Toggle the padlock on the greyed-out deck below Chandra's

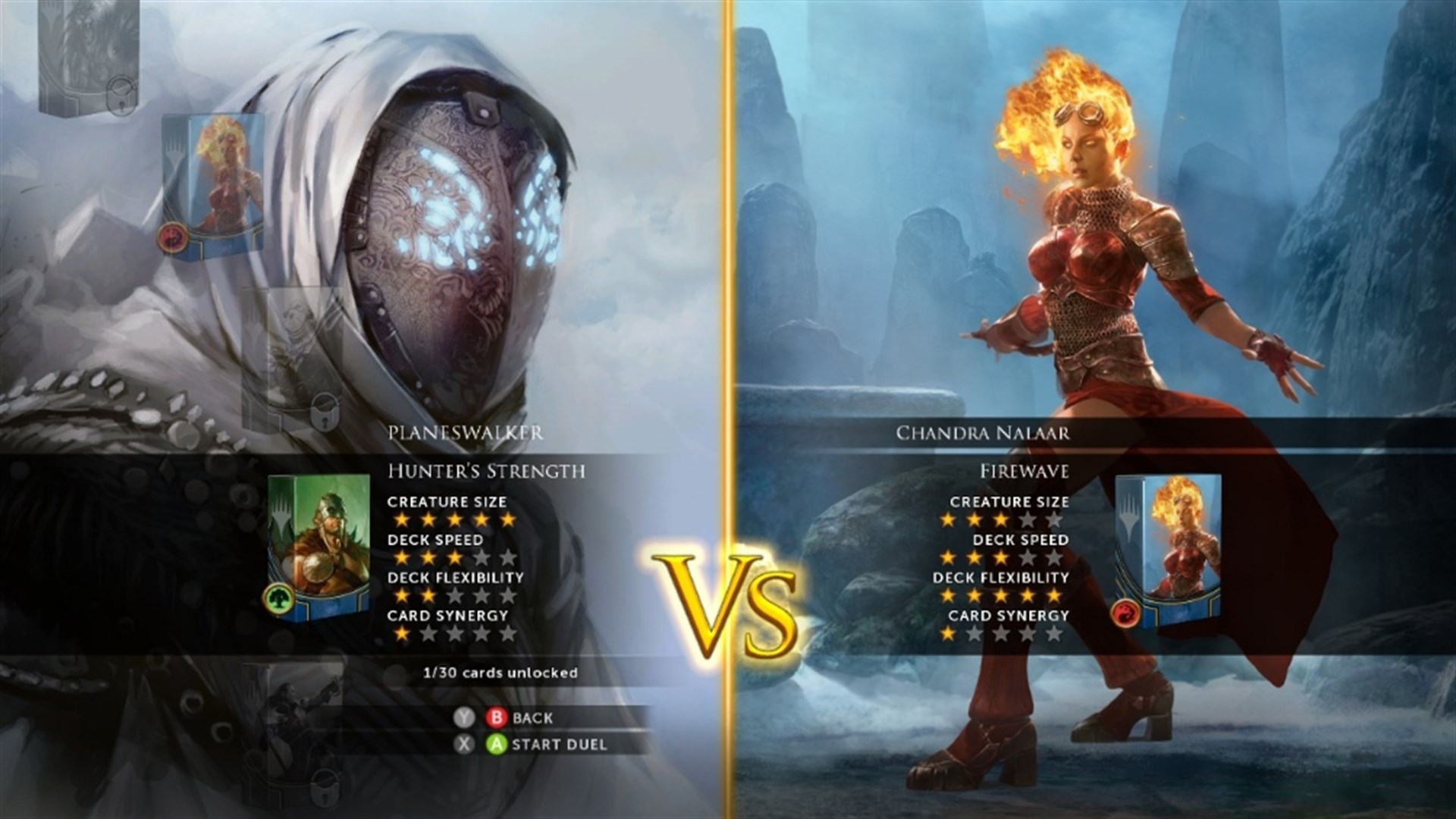click(x=325, y=411)
